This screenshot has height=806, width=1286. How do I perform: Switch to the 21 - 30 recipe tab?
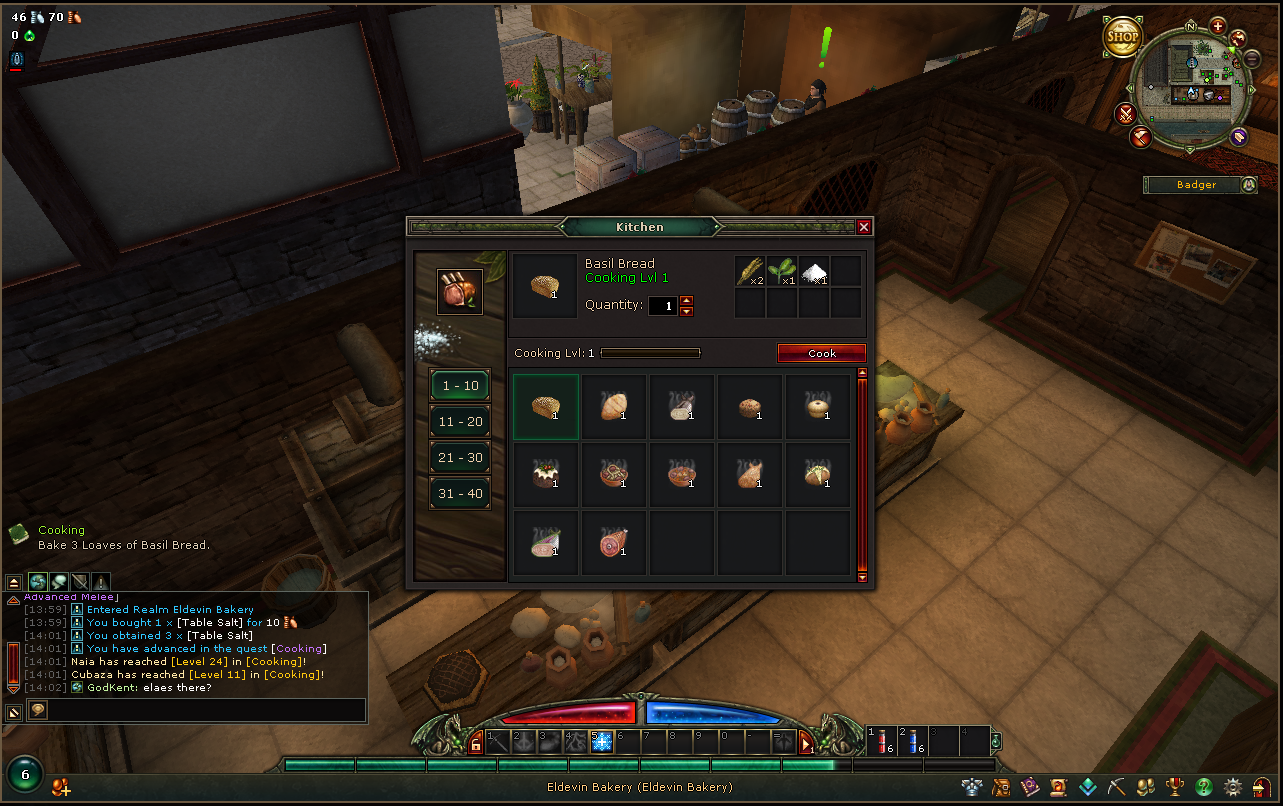point(460,458)
